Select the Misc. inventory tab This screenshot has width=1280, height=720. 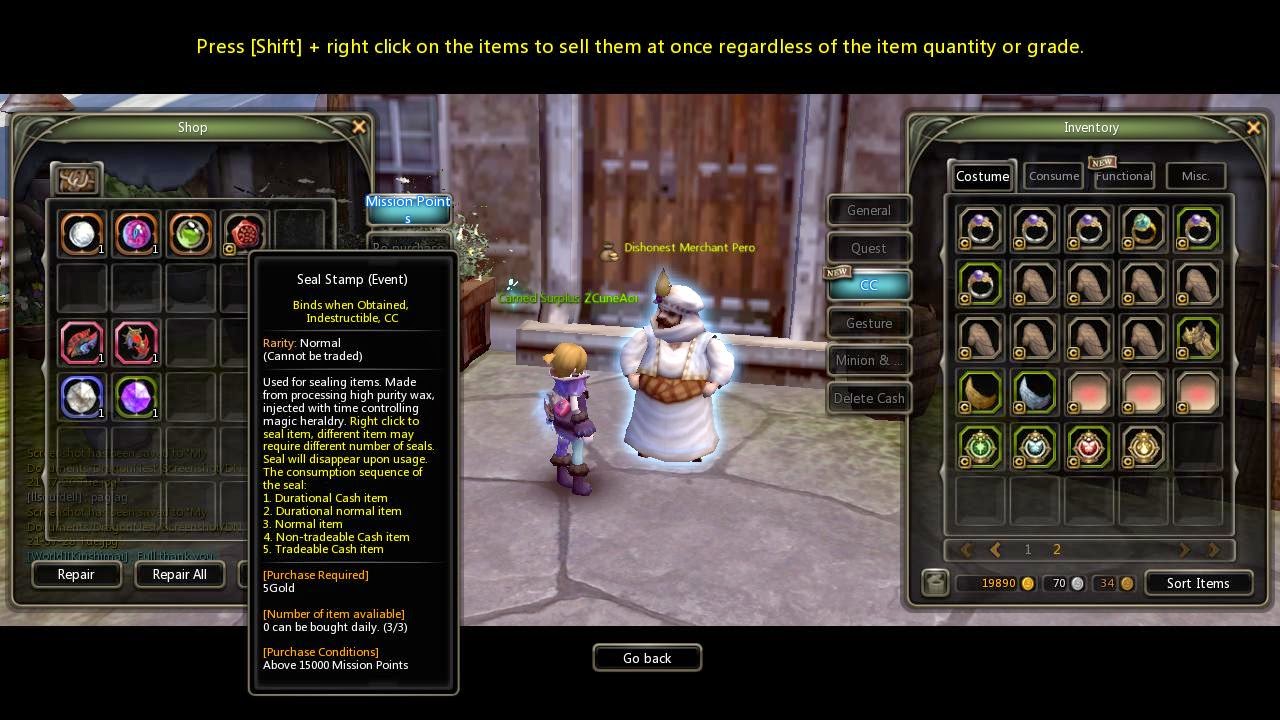(1195, 176)
